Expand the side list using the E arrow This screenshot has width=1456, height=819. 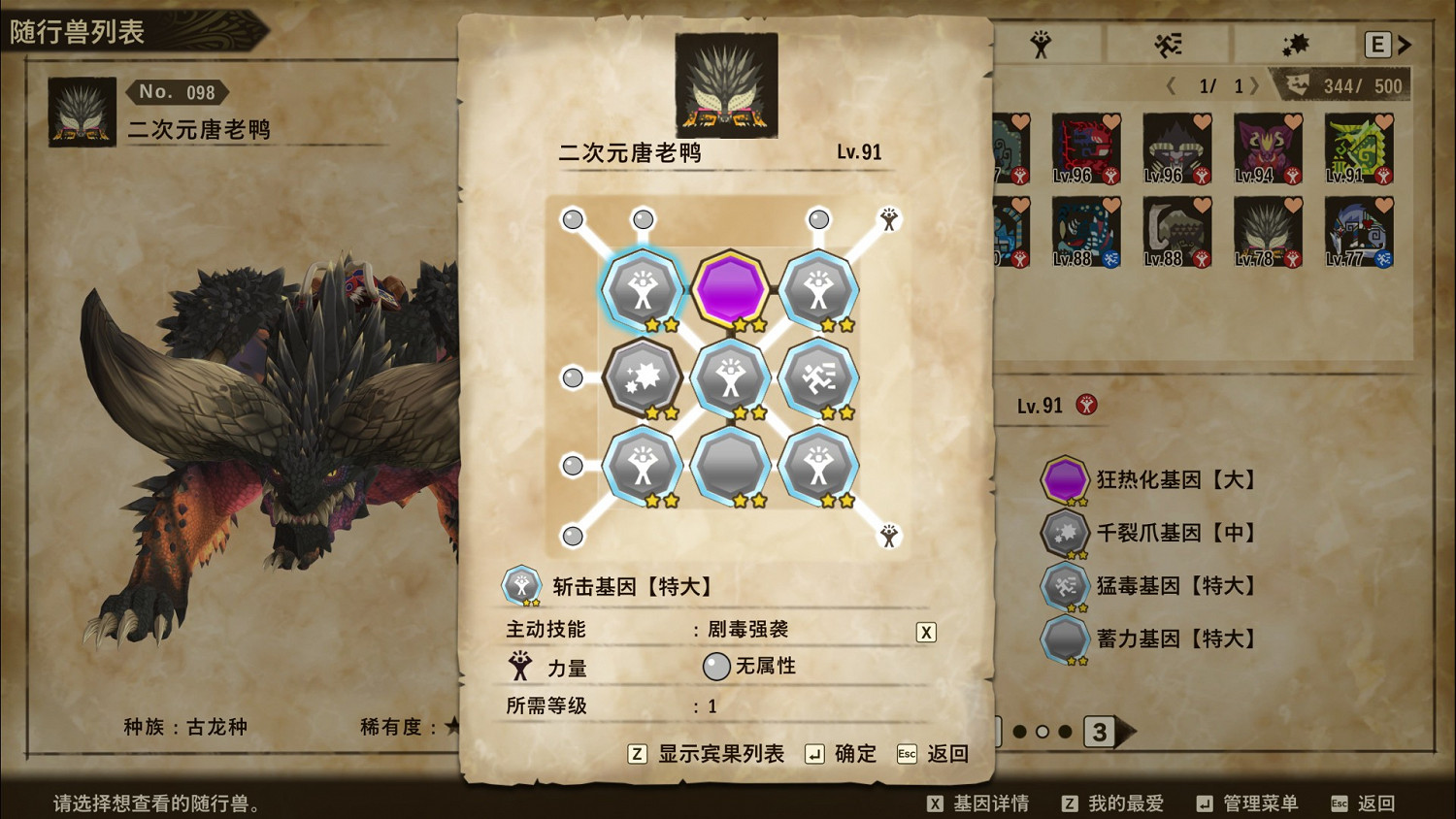tap(1402, 44)
